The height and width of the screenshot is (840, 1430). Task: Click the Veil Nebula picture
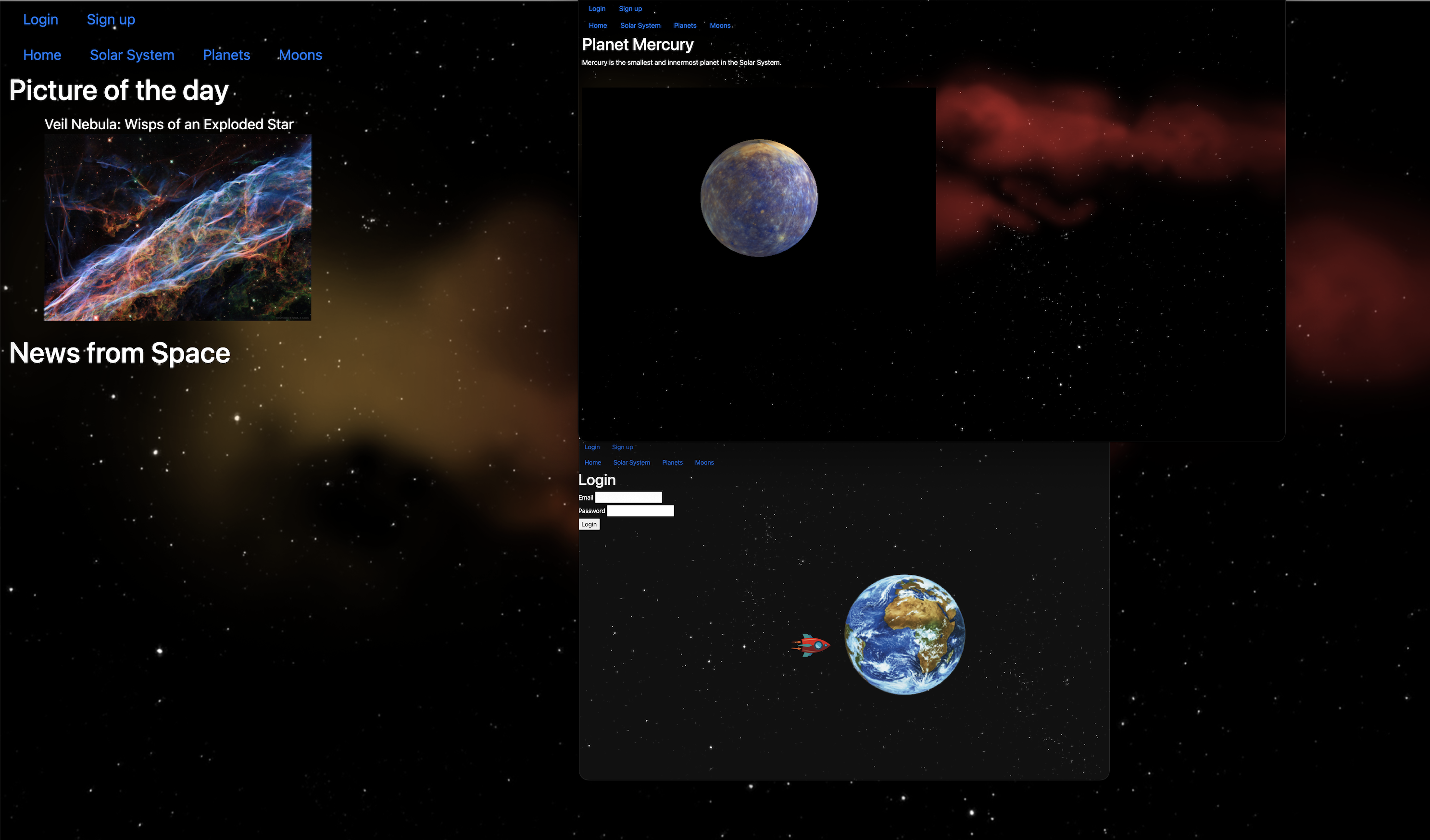point(177,227)
